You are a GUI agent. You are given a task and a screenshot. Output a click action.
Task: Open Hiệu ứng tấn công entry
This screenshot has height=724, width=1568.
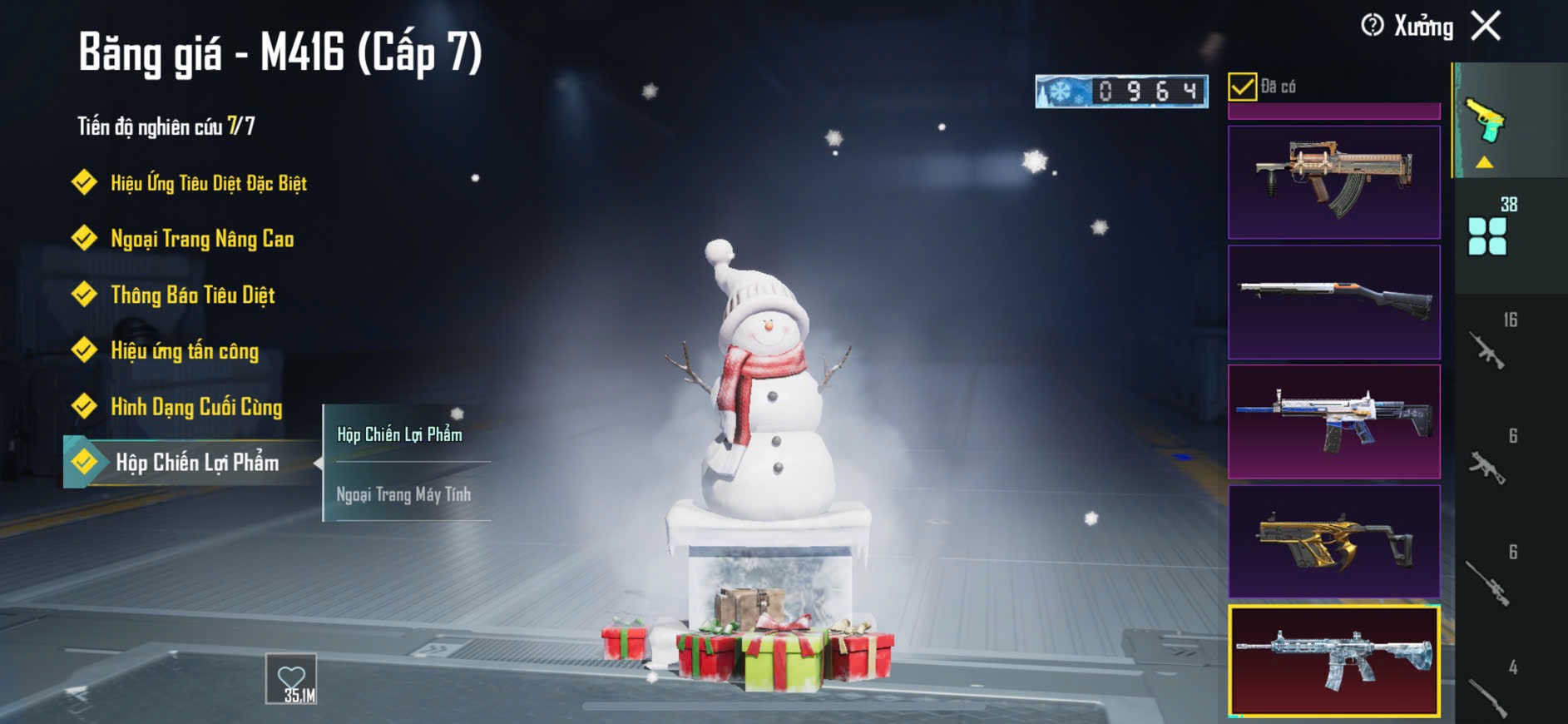coord(185,350)
